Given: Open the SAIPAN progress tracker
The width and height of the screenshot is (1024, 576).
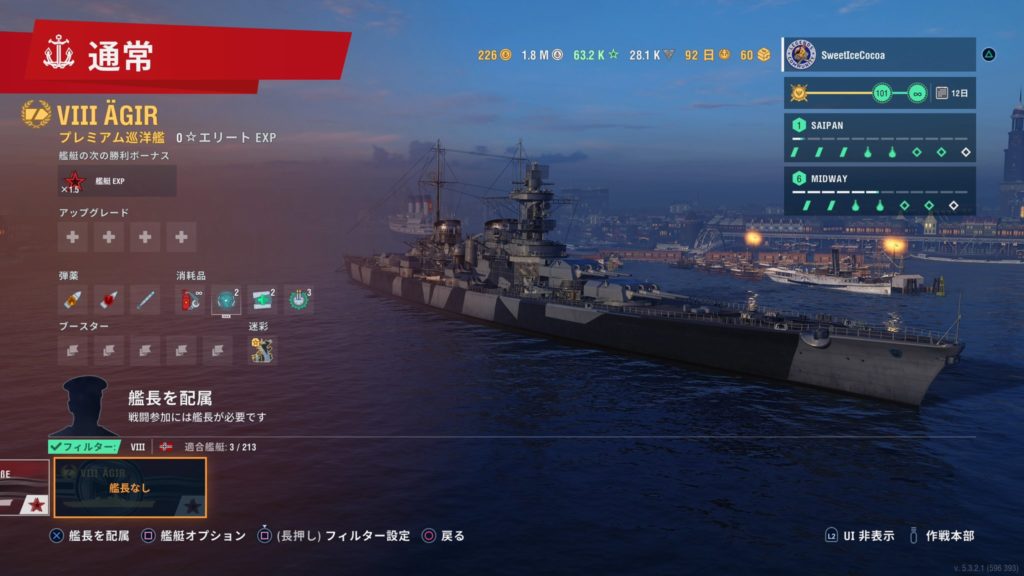Looking at the screenshot, I should [880, 138].
